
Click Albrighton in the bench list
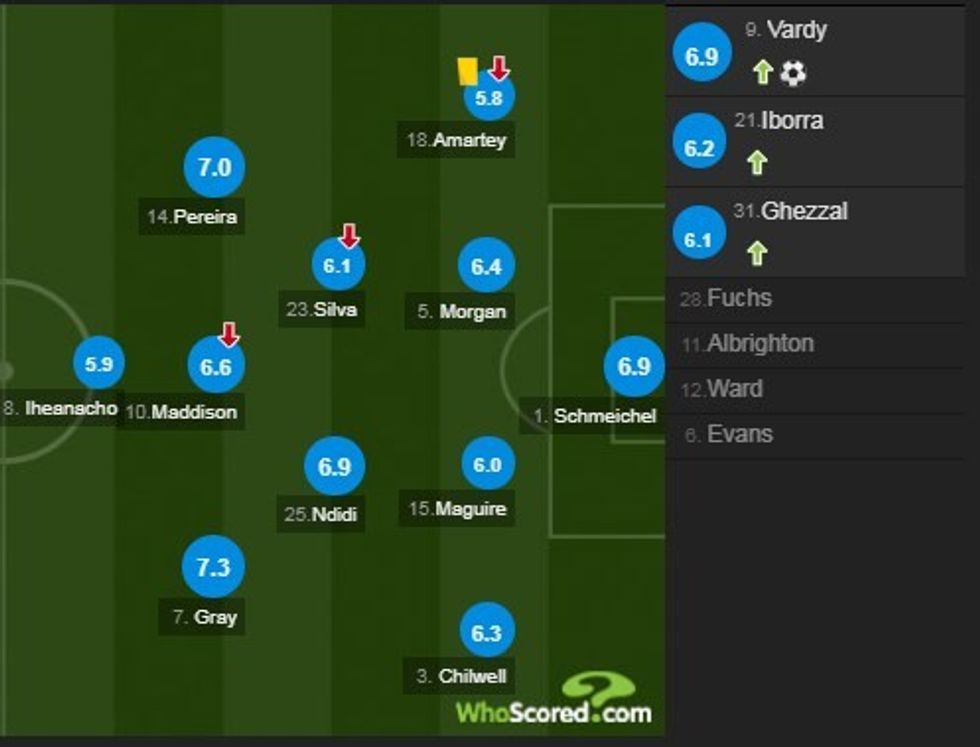pos(760,343)
